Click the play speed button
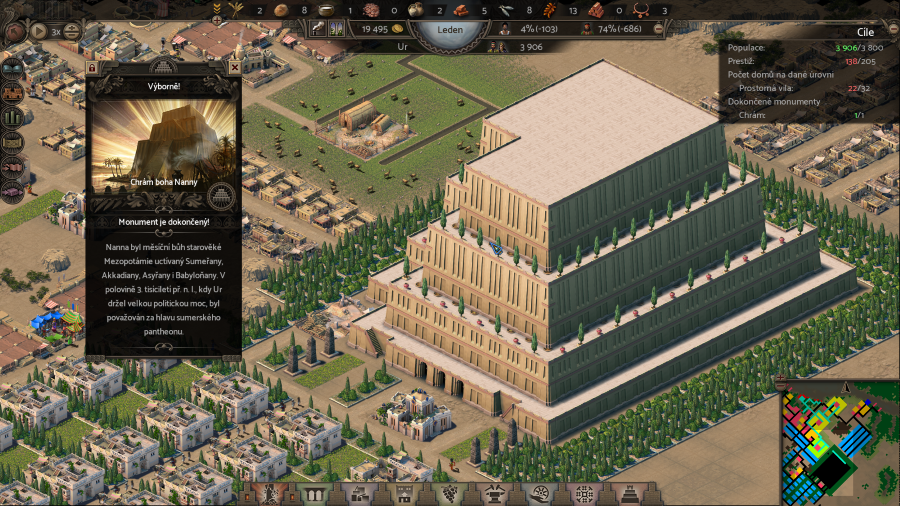900x506 pixels. point(39,30)
